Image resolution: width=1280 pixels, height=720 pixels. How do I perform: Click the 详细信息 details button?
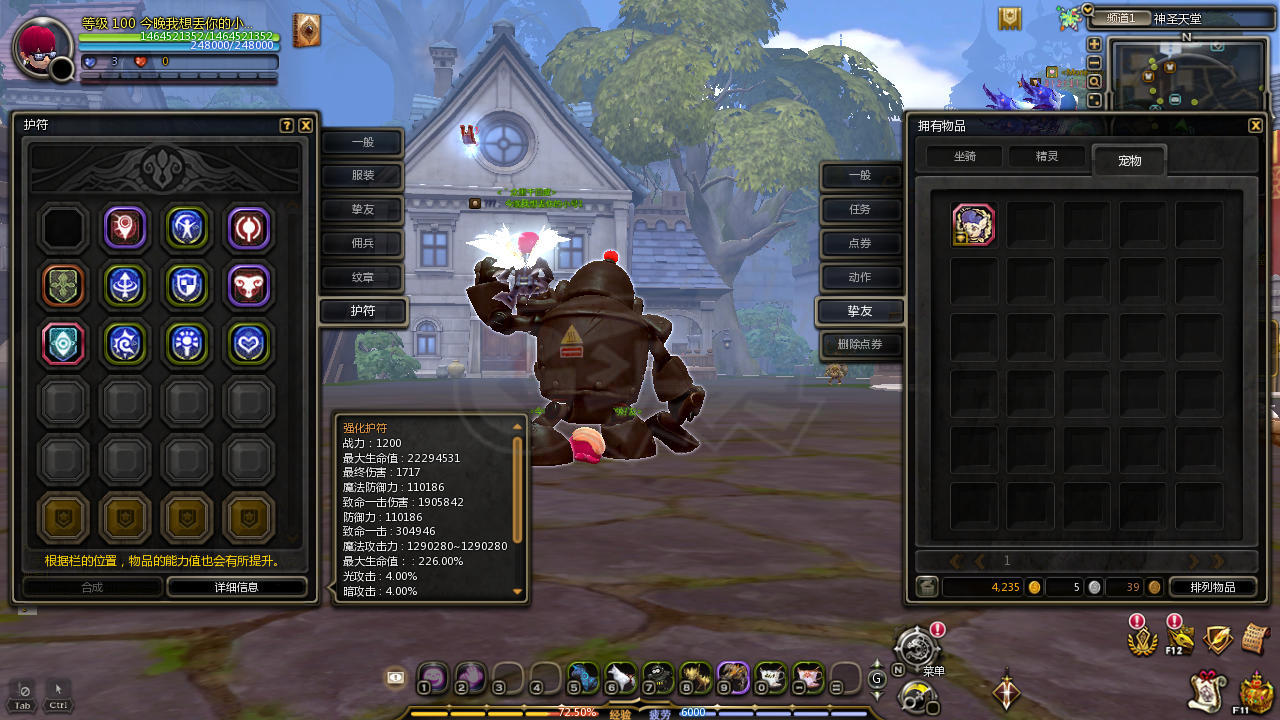pyautogui.click(x=237, y=587)
